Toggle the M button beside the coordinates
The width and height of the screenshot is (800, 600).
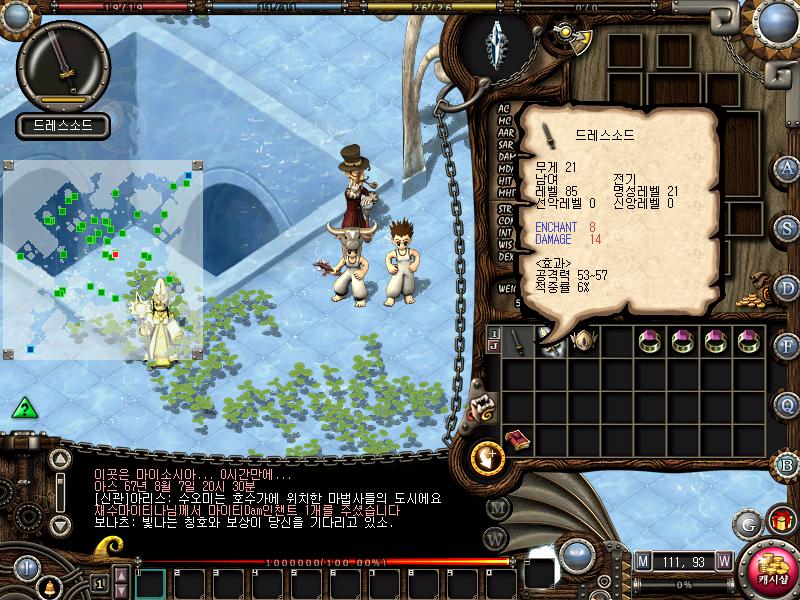click(643, 561)
